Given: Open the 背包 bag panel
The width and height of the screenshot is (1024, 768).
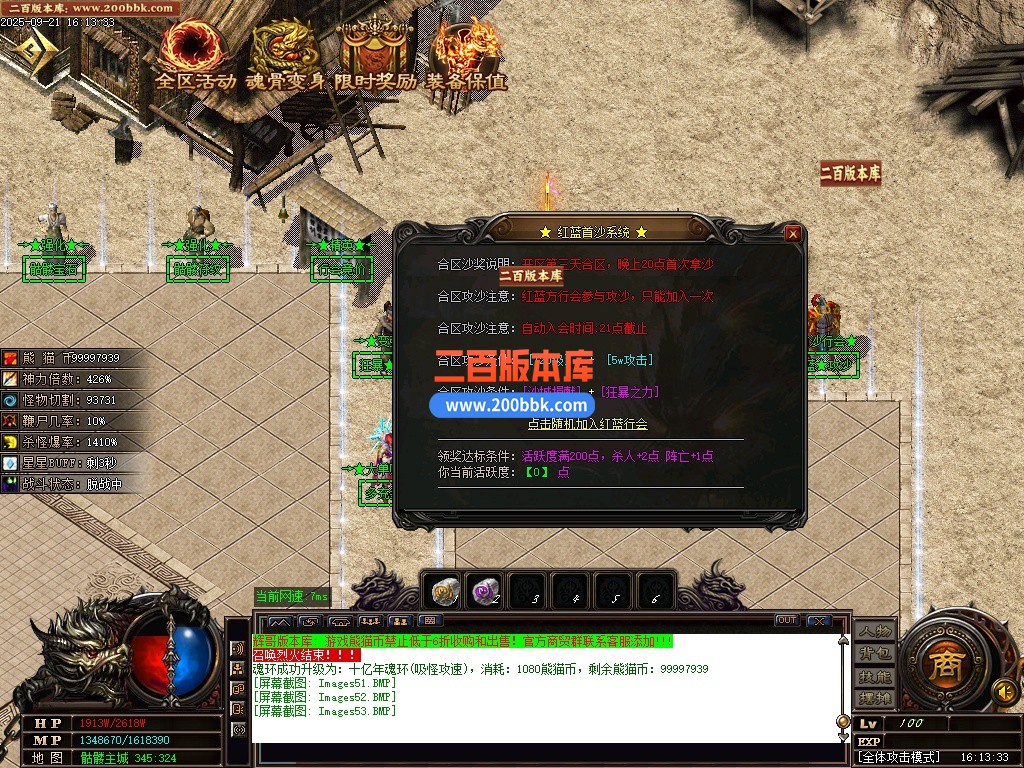Looking at the screenshot, I should 874,653.
